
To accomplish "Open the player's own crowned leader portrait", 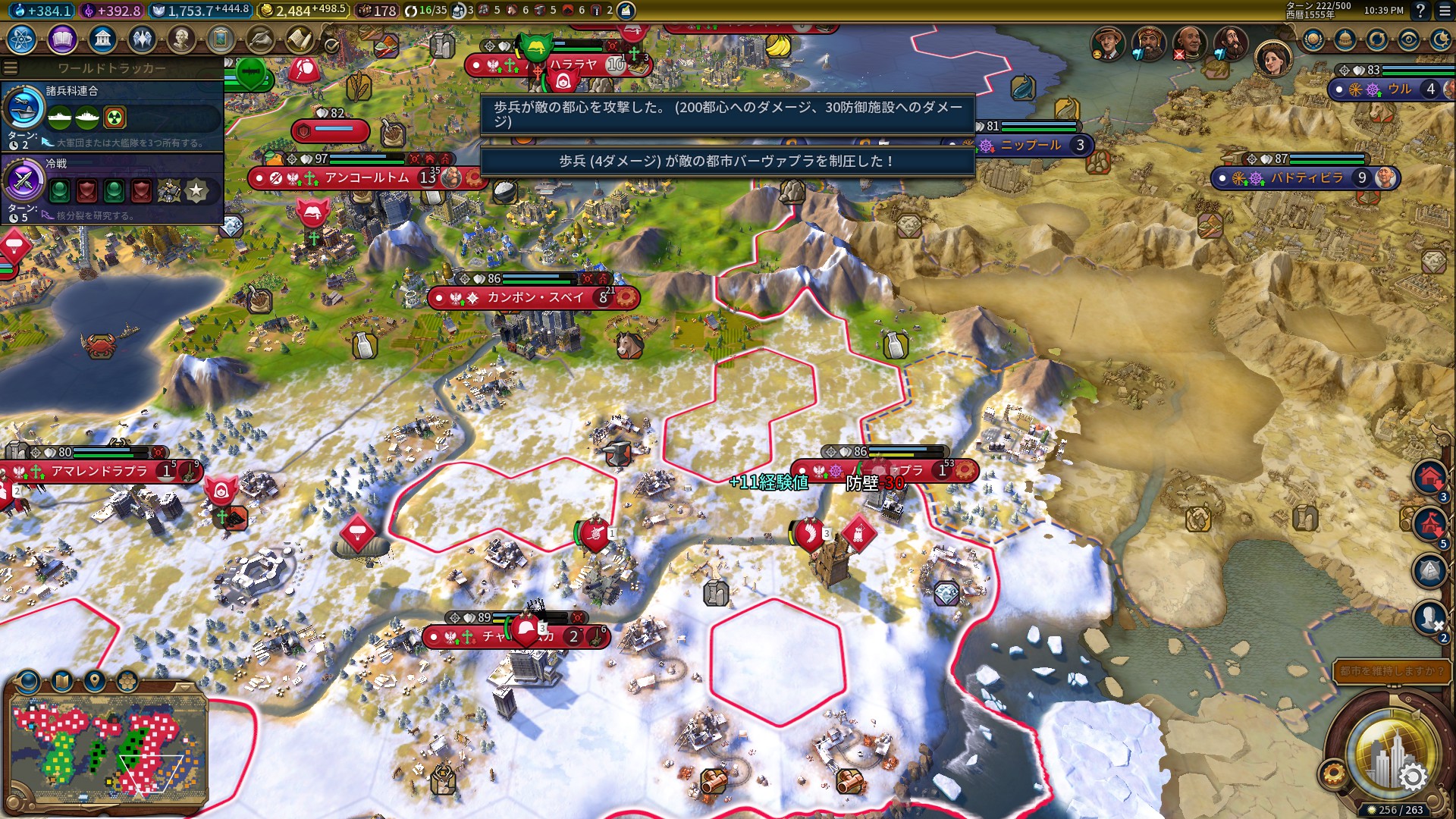I will click(1272, 58).
